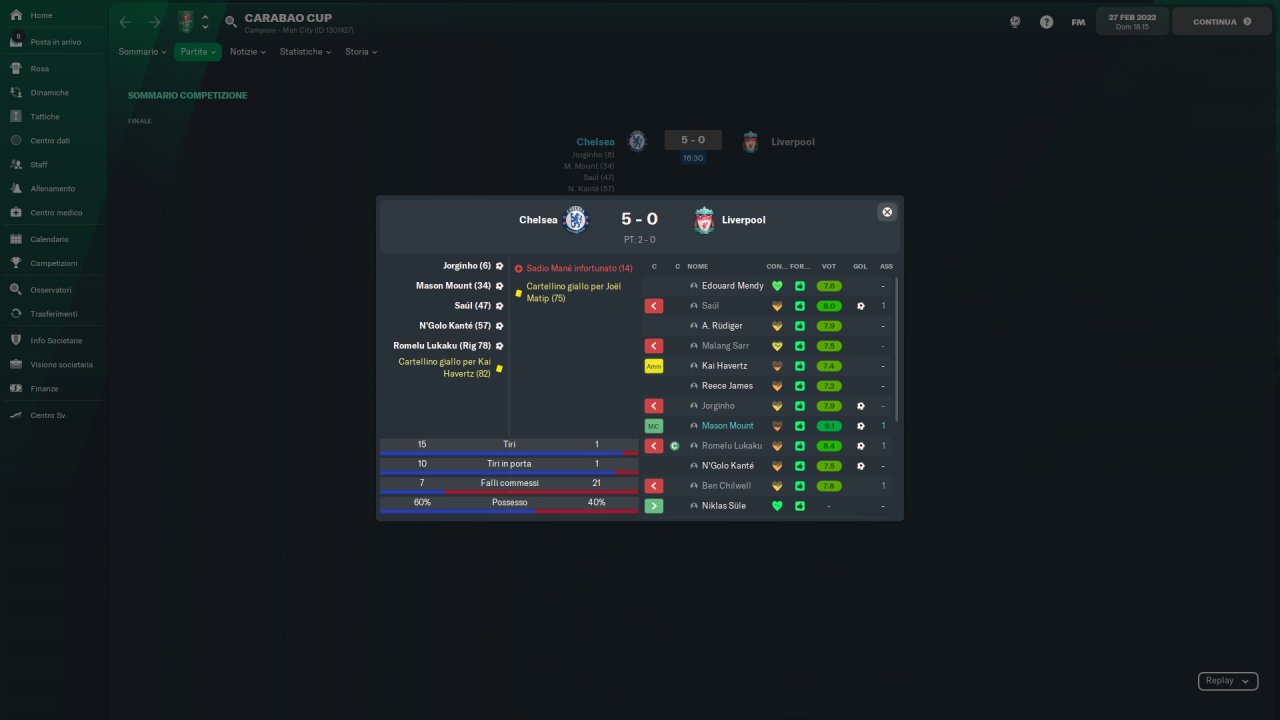Go back with the left arrow
The height and width of the screenshot is (720, 1280).
click(125, 22)
